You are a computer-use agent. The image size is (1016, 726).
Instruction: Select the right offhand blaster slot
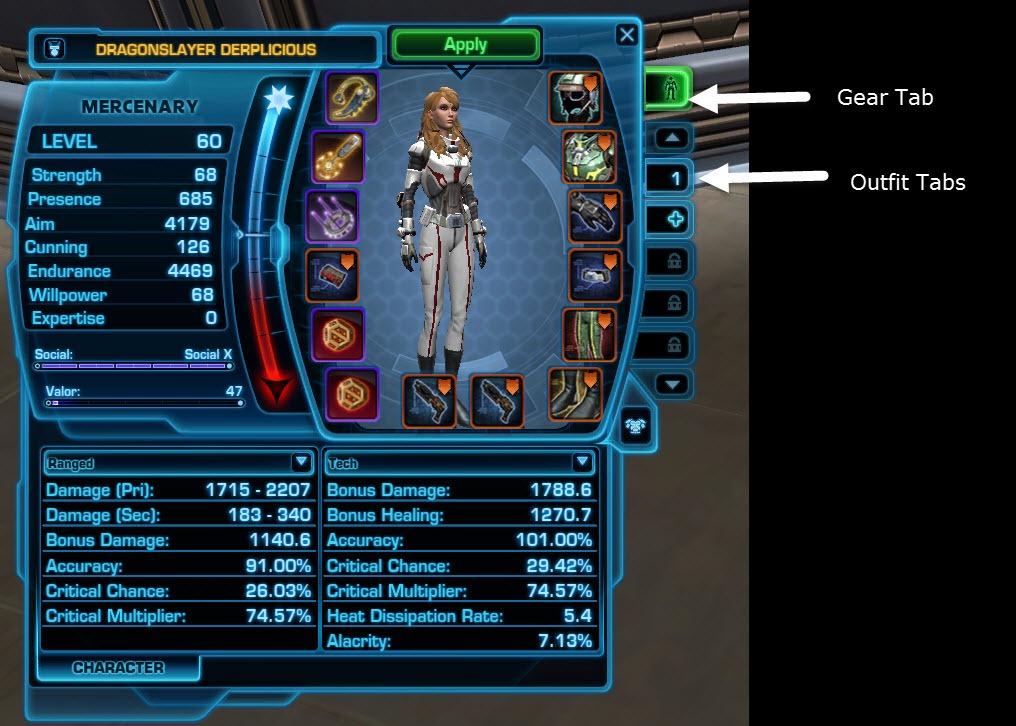coord(497,400)
